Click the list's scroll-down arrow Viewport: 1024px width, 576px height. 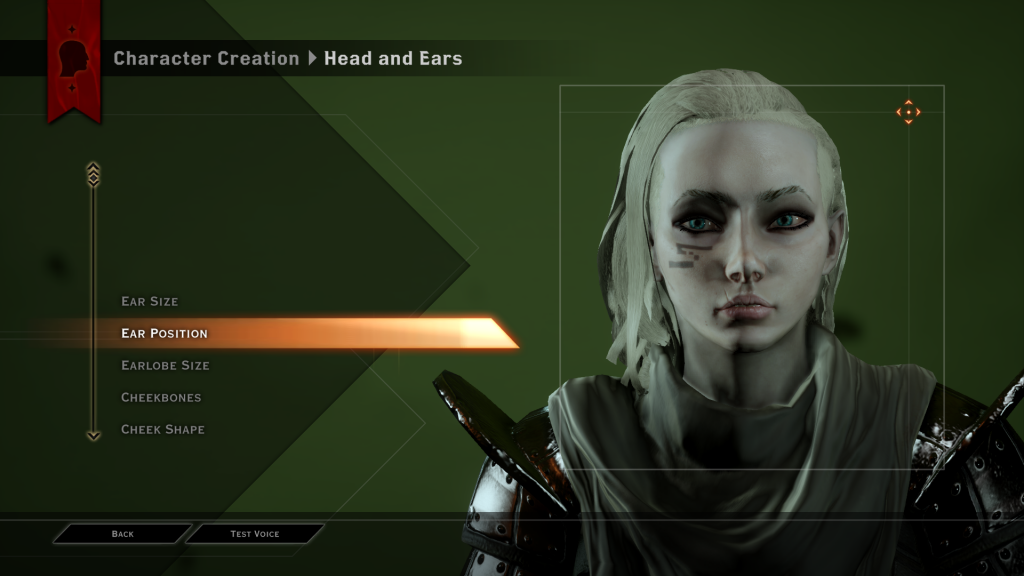tap(93, 435)
